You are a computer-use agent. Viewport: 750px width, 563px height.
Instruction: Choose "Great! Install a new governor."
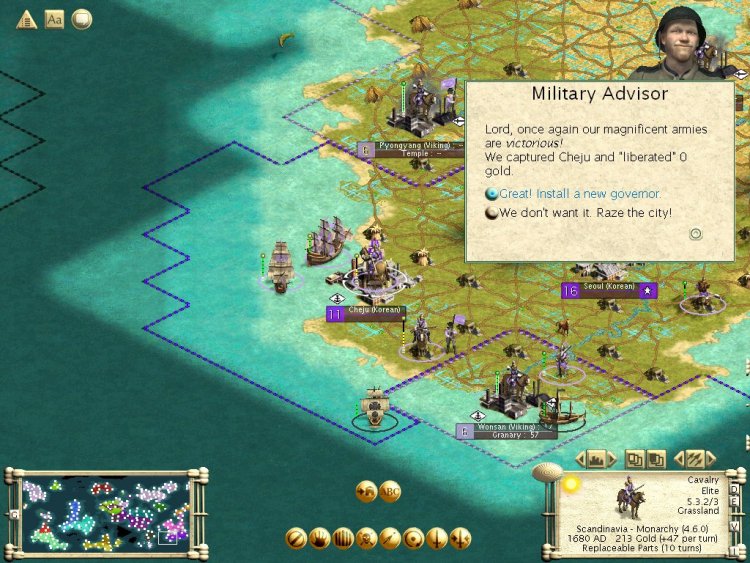[580, 193]
